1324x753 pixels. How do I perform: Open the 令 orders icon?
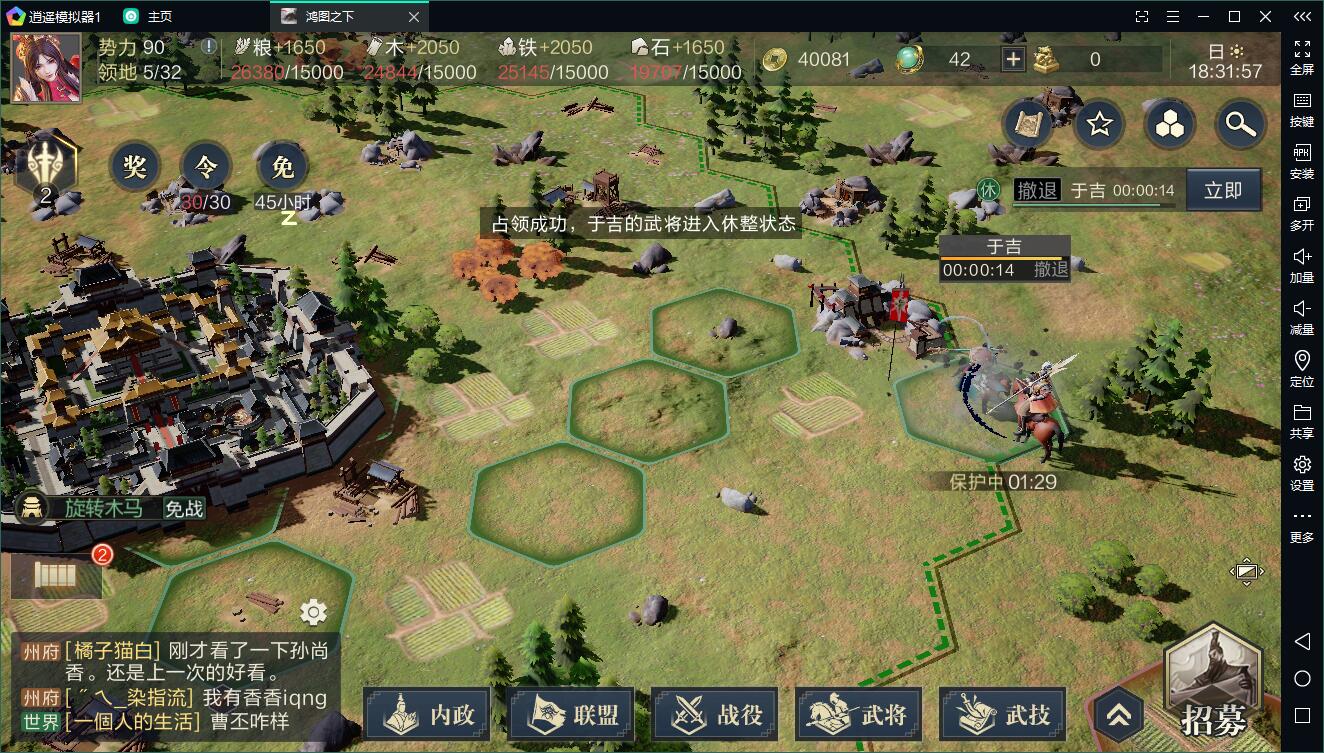click(205, 166)
